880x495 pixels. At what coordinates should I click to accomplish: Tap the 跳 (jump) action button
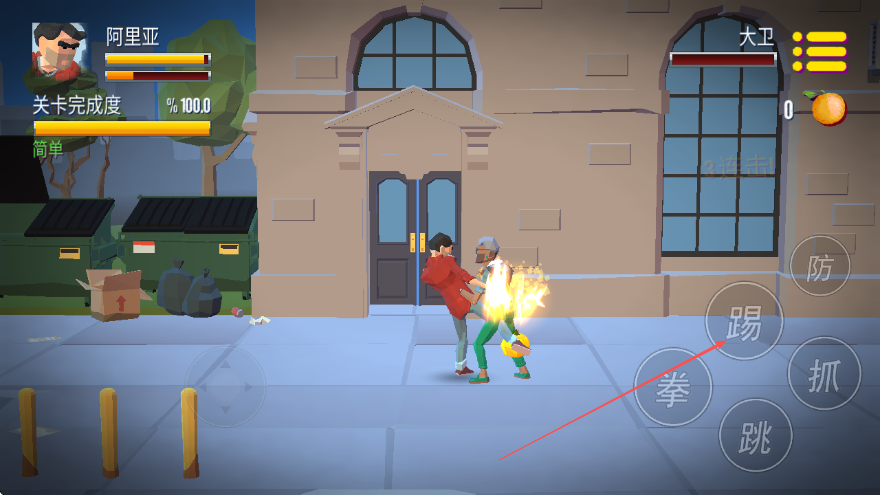[x=755, y=435]
